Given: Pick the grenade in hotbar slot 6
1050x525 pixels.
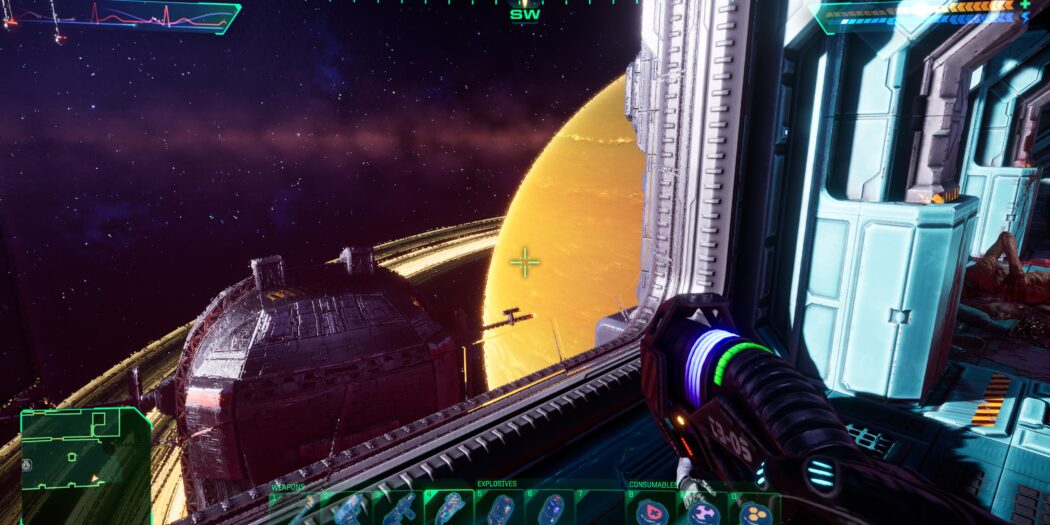Looking at the screenshot, I should tap(551, 509).
